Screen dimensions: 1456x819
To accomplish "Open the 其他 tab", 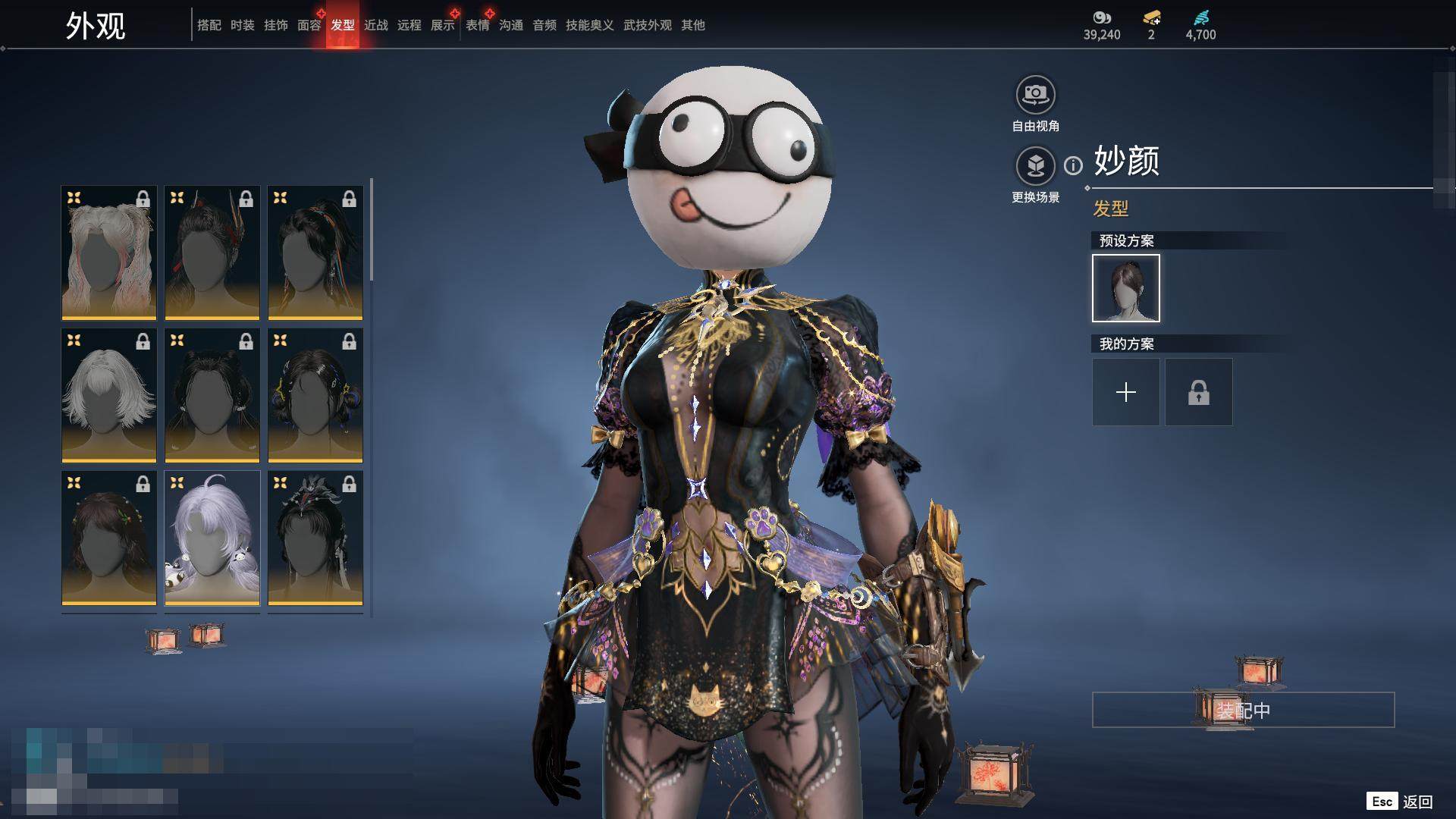I will (x=693, y=25).
